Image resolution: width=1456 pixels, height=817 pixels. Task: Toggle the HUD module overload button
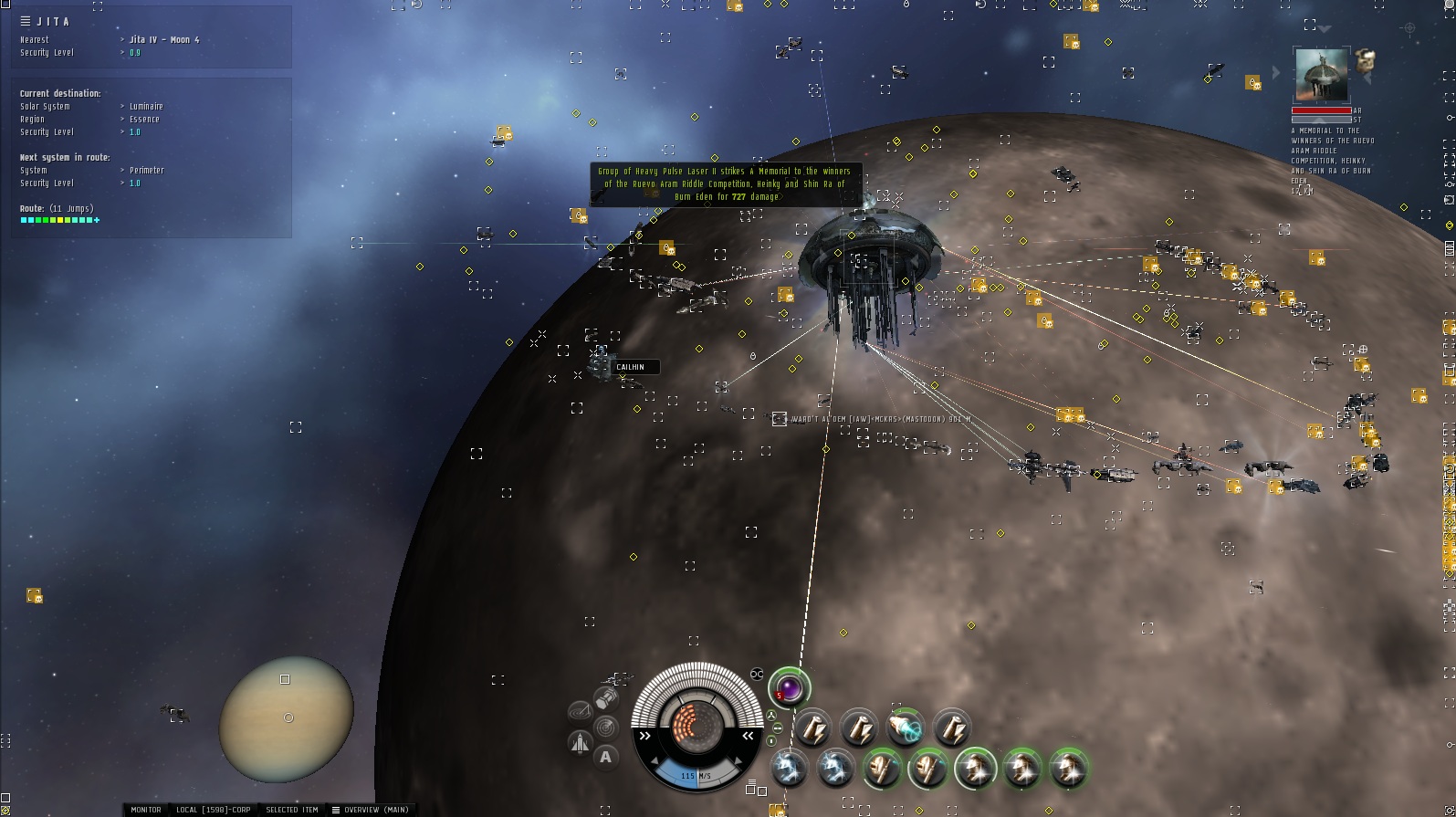point(757,674)
